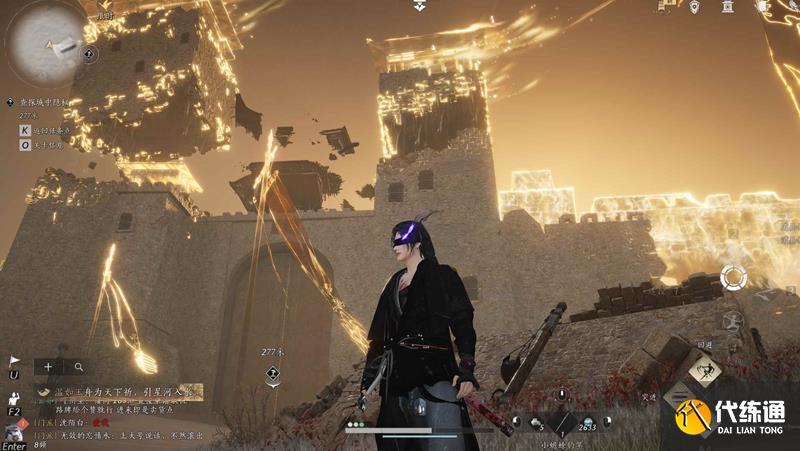Image resolution: width=800 pixels, height=451 pixels.
Task: Click the plus button above chat
Action: click(x=47, y=367)
